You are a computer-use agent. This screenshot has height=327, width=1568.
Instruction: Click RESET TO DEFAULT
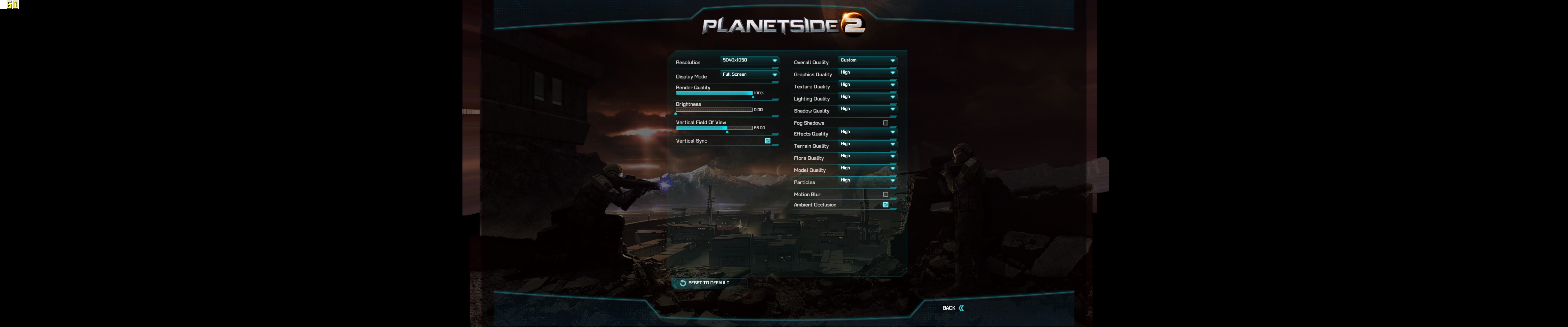coord(708,282)
